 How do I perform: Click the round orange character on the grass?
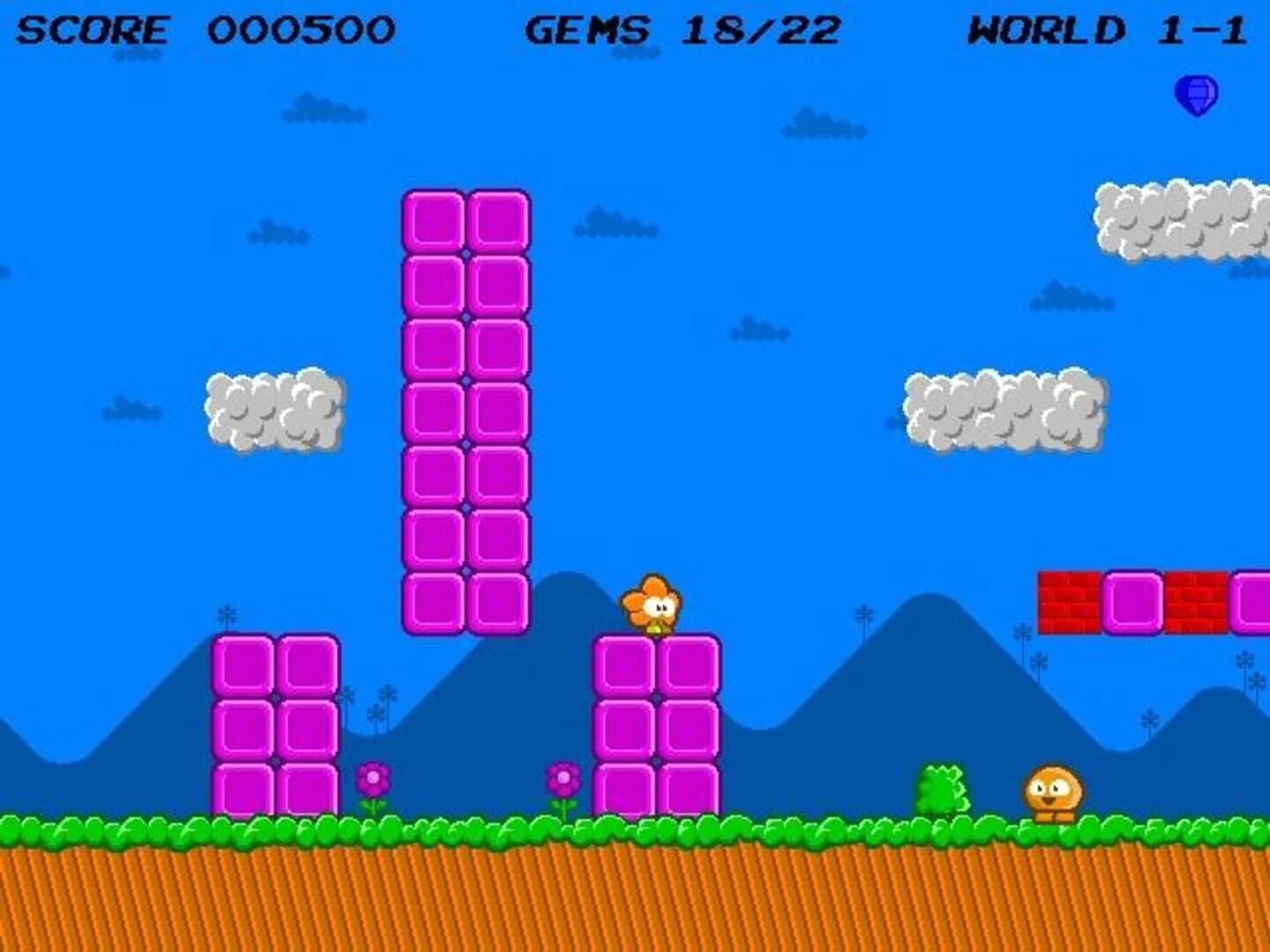point(1051,793)
